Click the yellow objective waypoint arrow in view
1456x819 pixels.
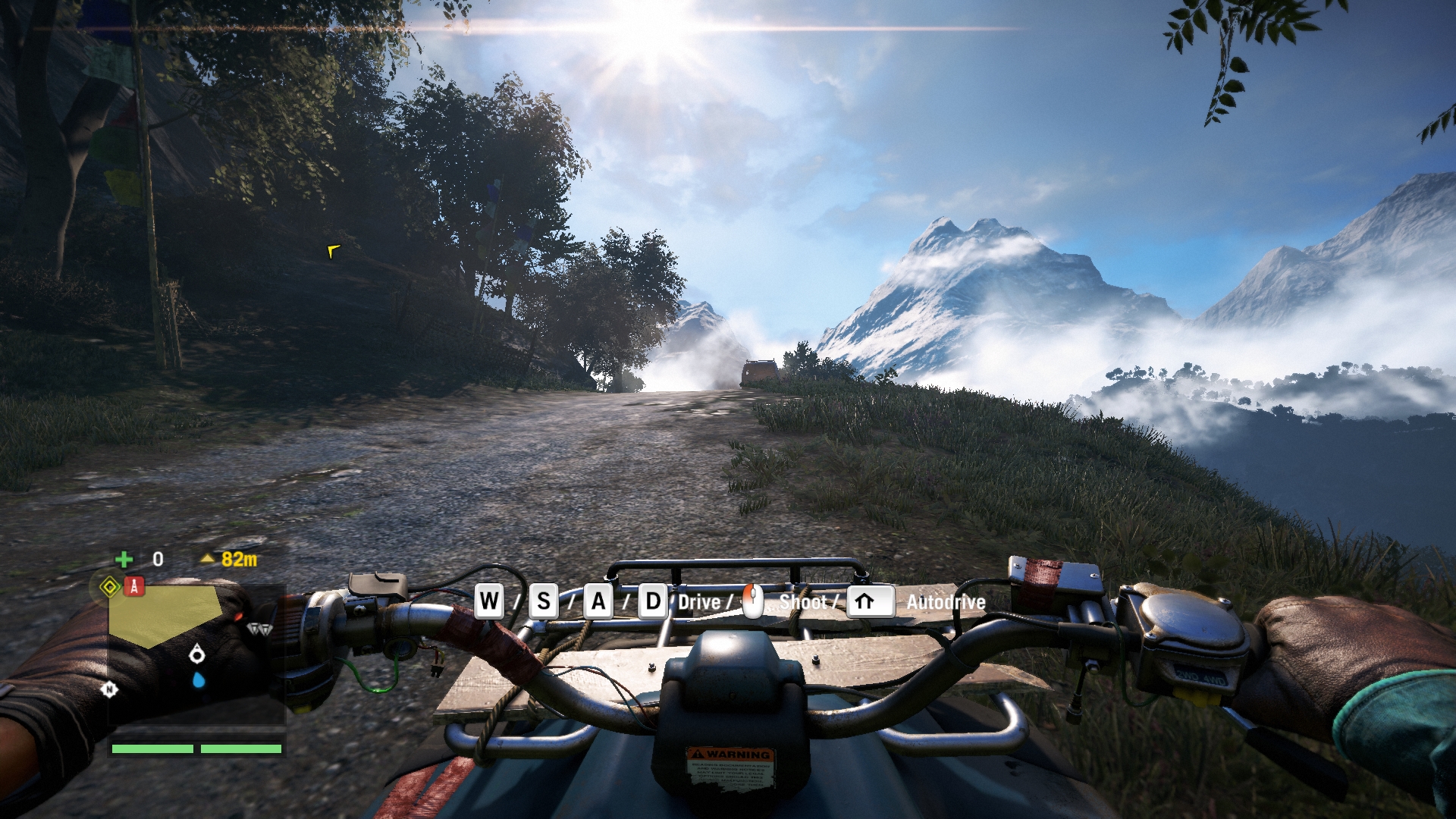click(333, 251)
